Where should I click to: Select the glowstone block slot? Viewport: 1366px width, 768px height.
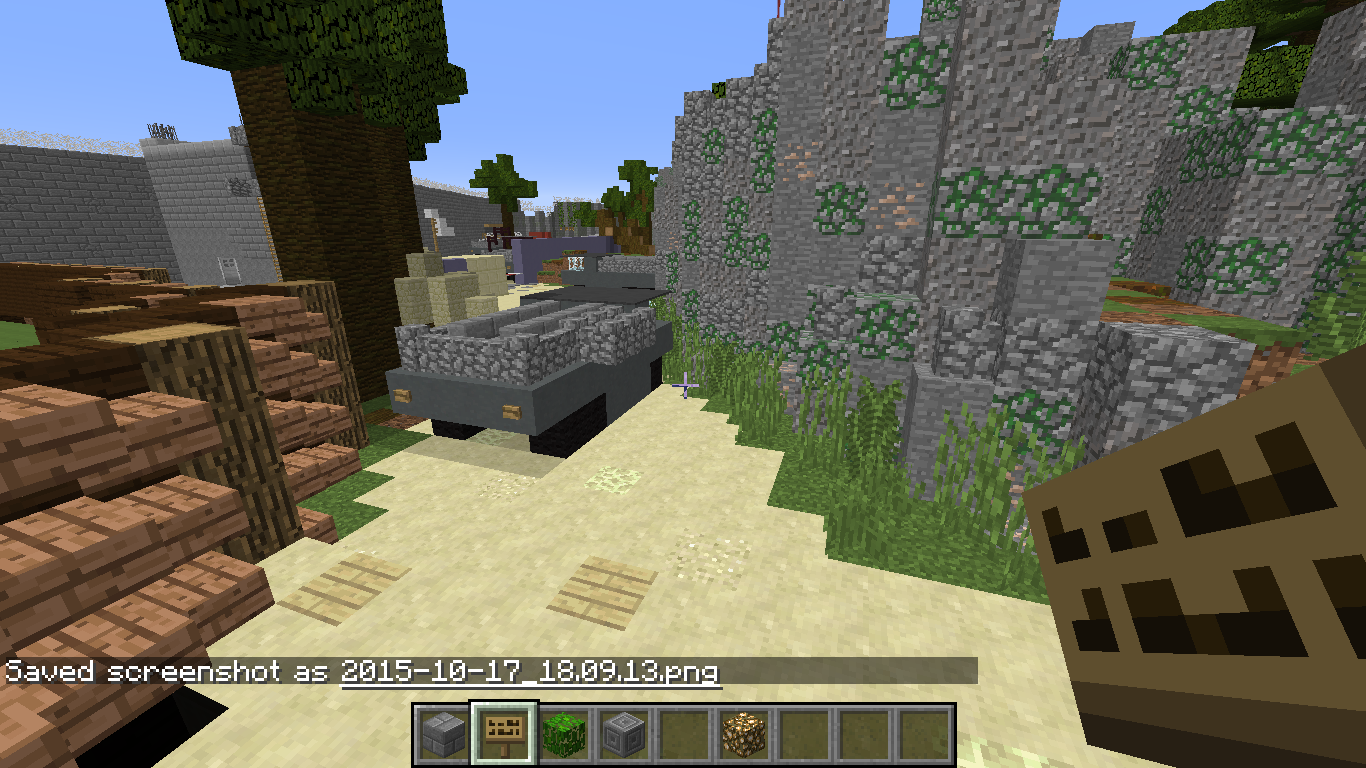coord(744,735)
